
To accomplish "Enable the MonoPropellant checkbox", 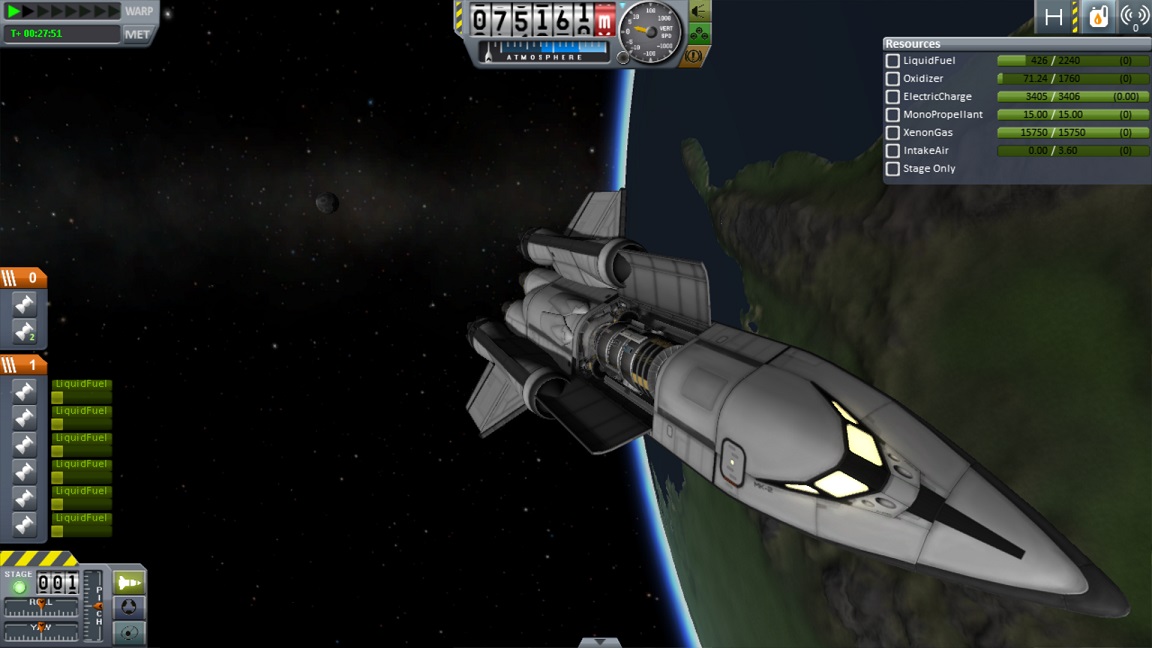I will click(x=893, y=115).
